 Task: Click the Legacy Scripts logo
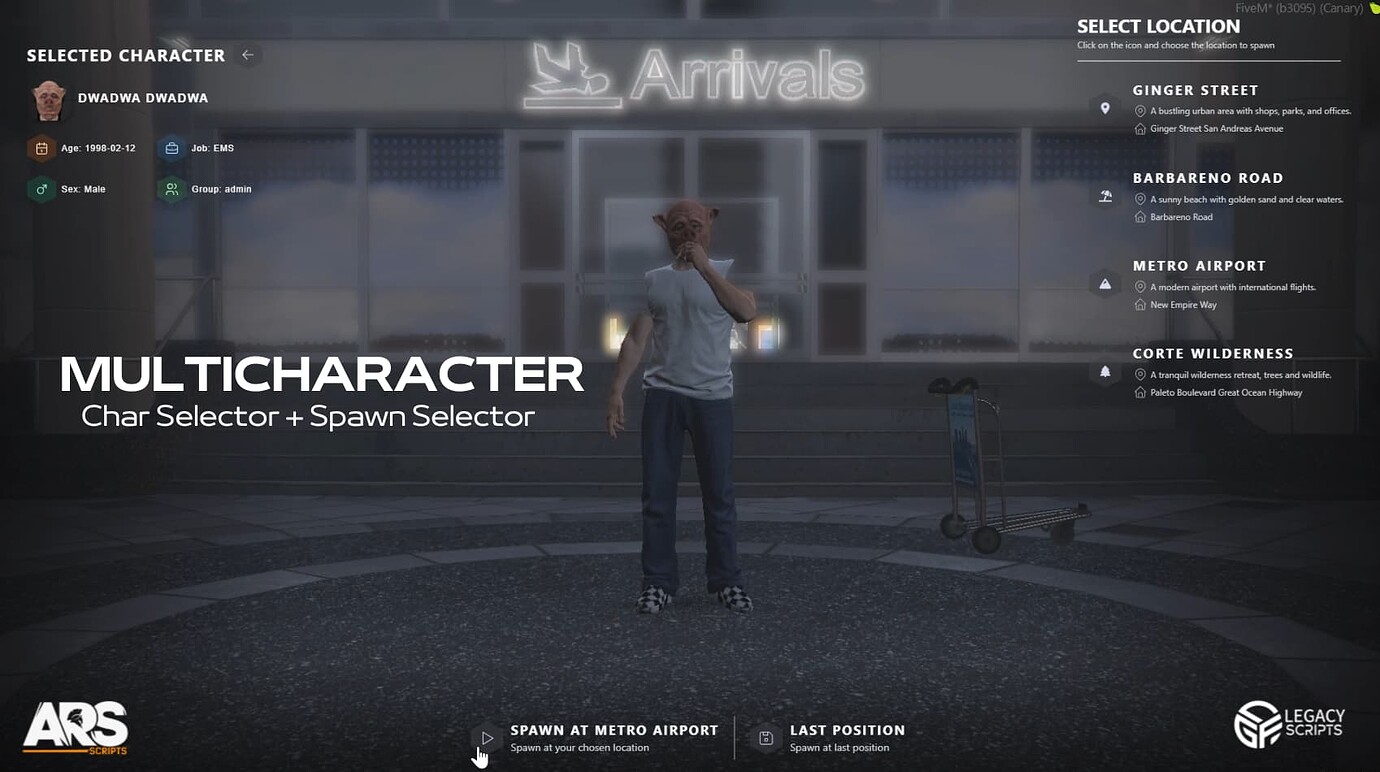coord(1289,723)
